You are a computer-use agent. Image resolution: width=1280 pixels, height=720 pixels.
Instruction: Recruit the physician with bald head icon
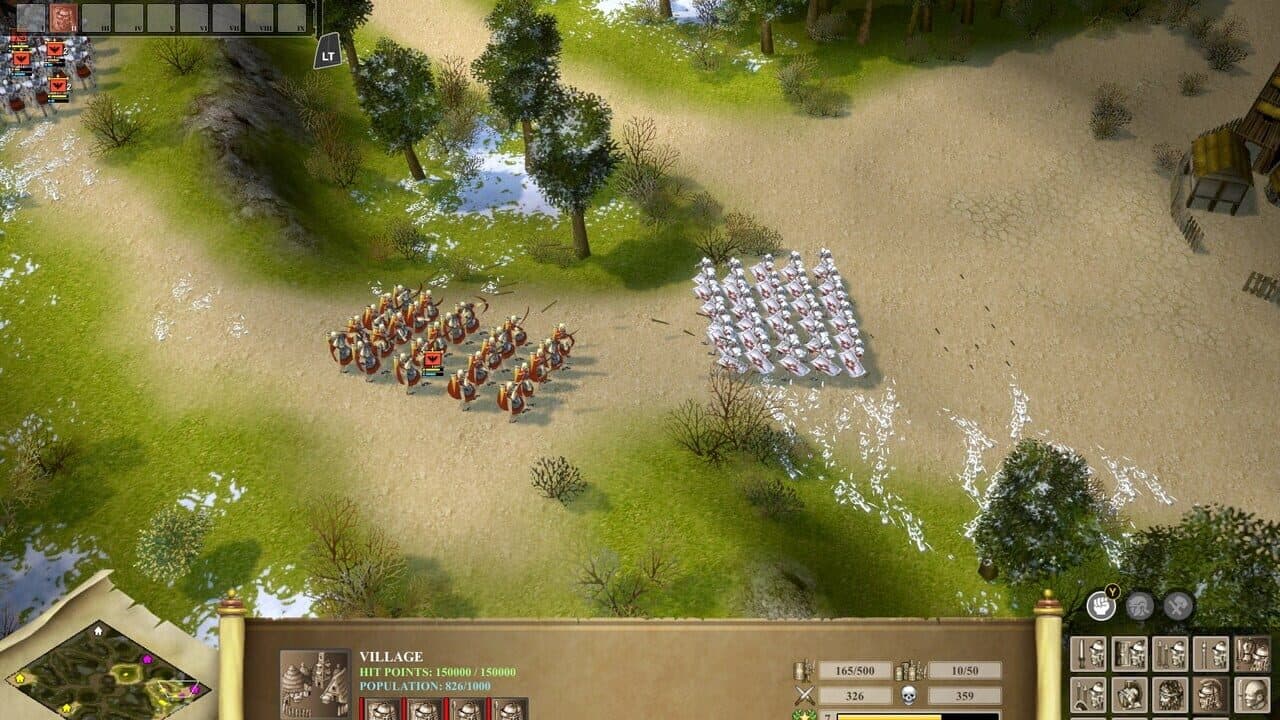1250,694
